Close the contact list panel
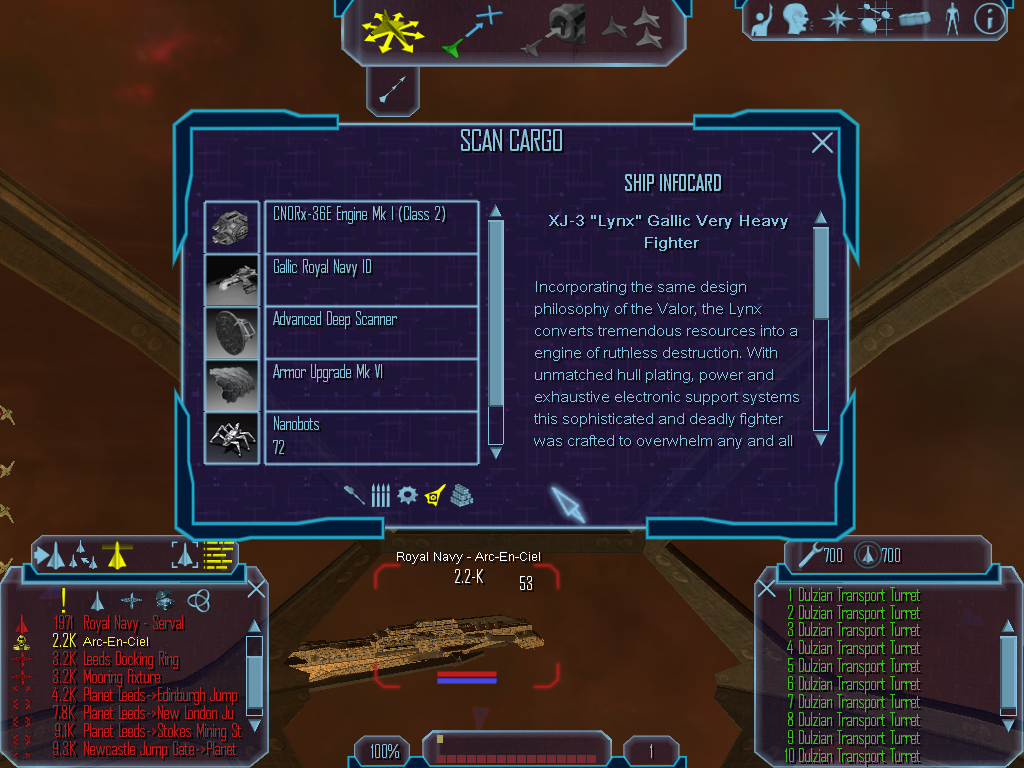The width and height of the screenshot is (1024, 768). (256, 588)
